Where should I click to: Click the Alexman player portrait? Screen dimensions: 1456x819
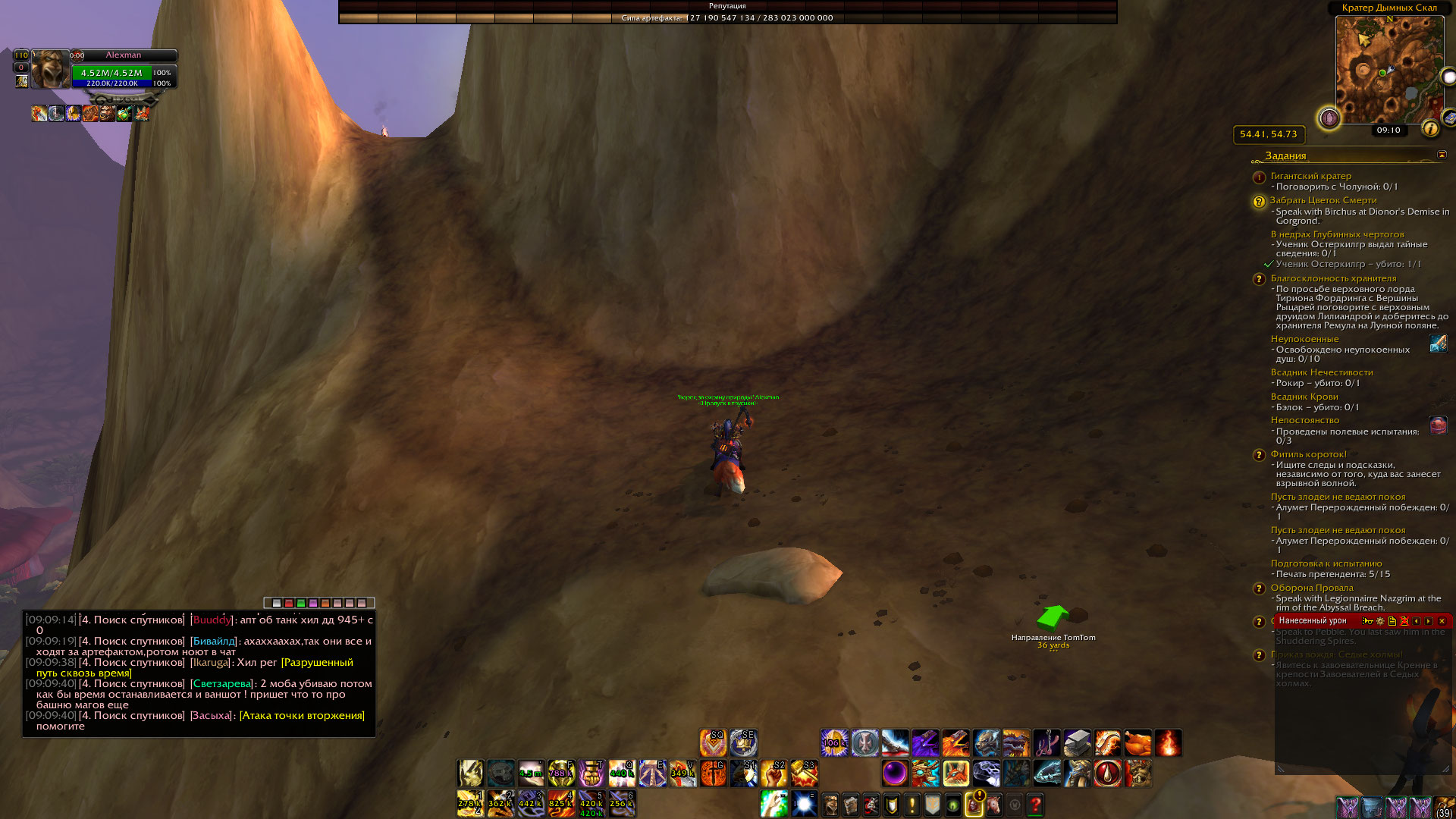tap(50, 70)
